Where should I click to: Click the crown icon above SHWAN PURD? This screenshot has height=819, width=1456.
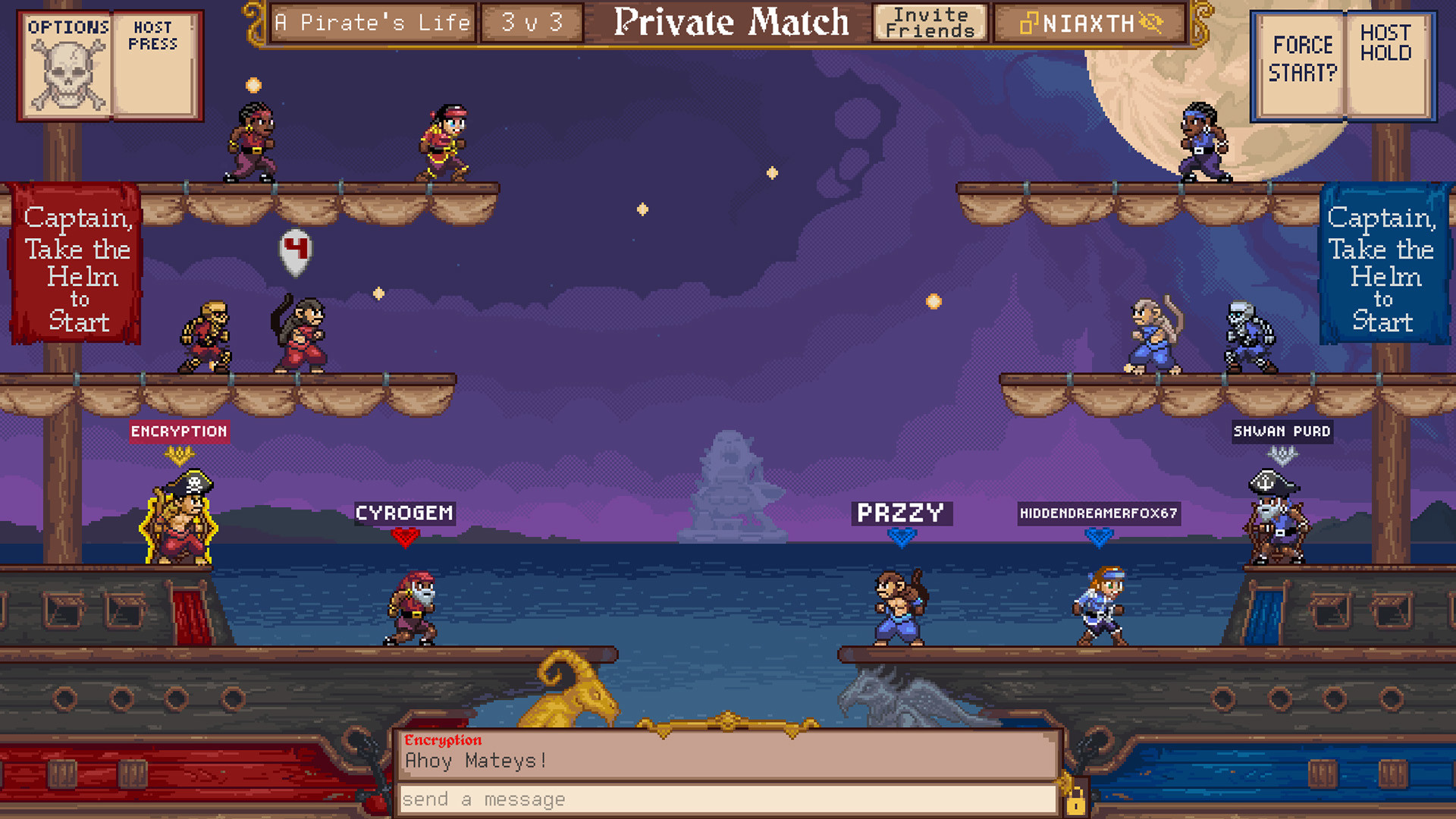1282,455
